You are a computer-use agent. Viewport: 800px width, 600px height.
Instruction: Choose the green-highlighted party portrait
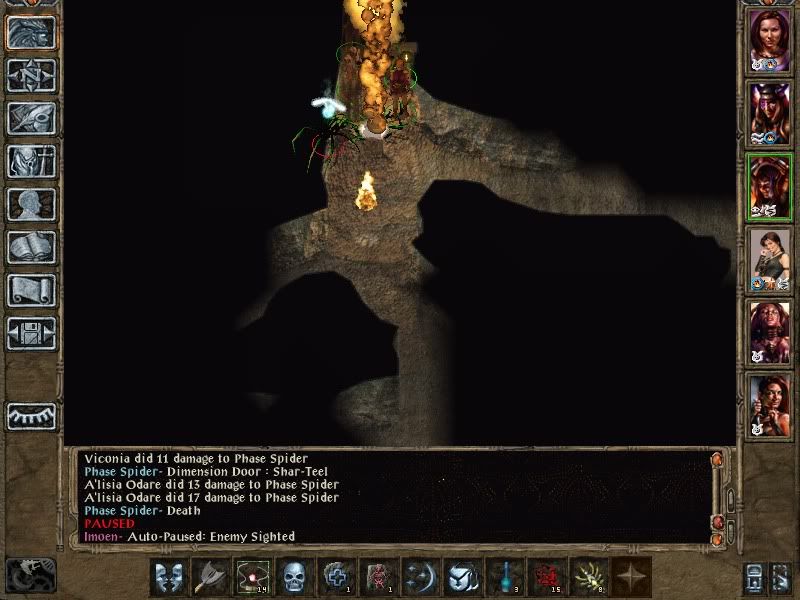coord(768,185)
